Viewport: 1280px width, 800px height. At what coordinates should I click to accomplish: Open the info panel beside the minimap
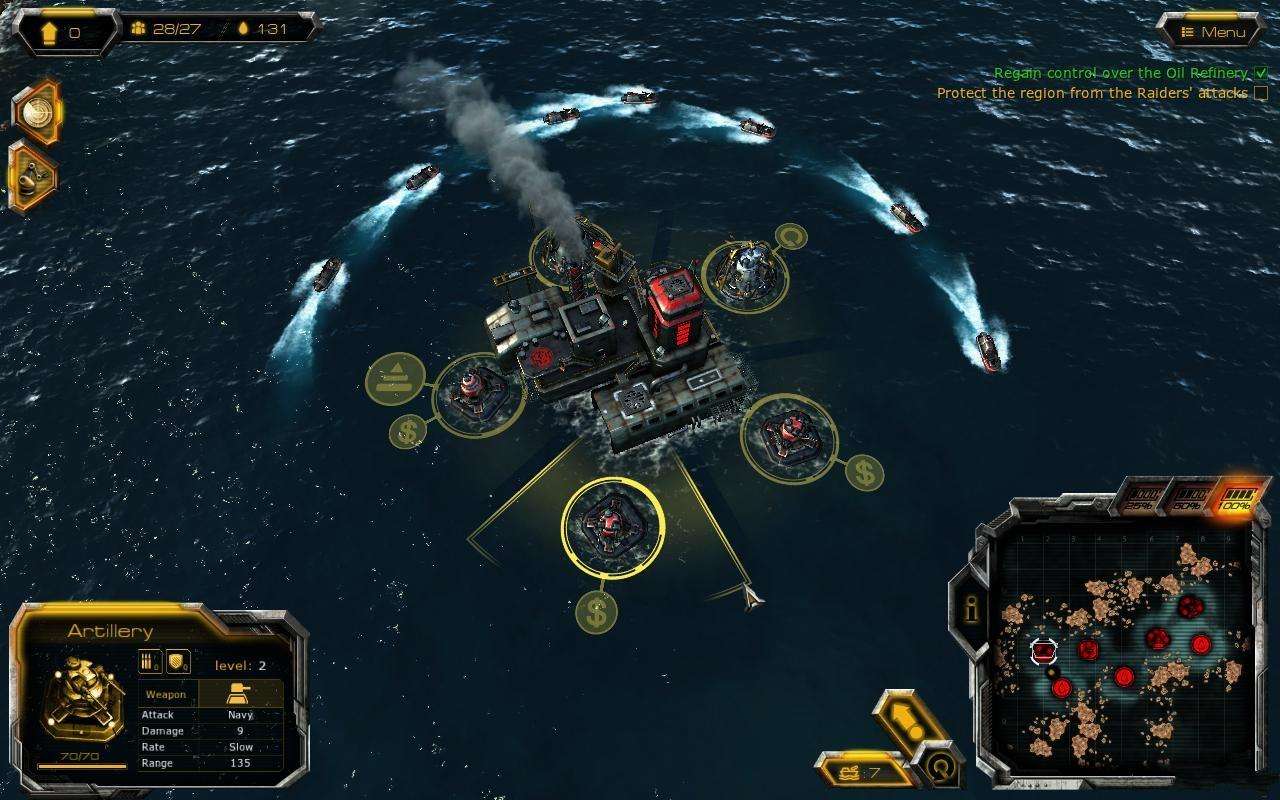coord(969,606)
